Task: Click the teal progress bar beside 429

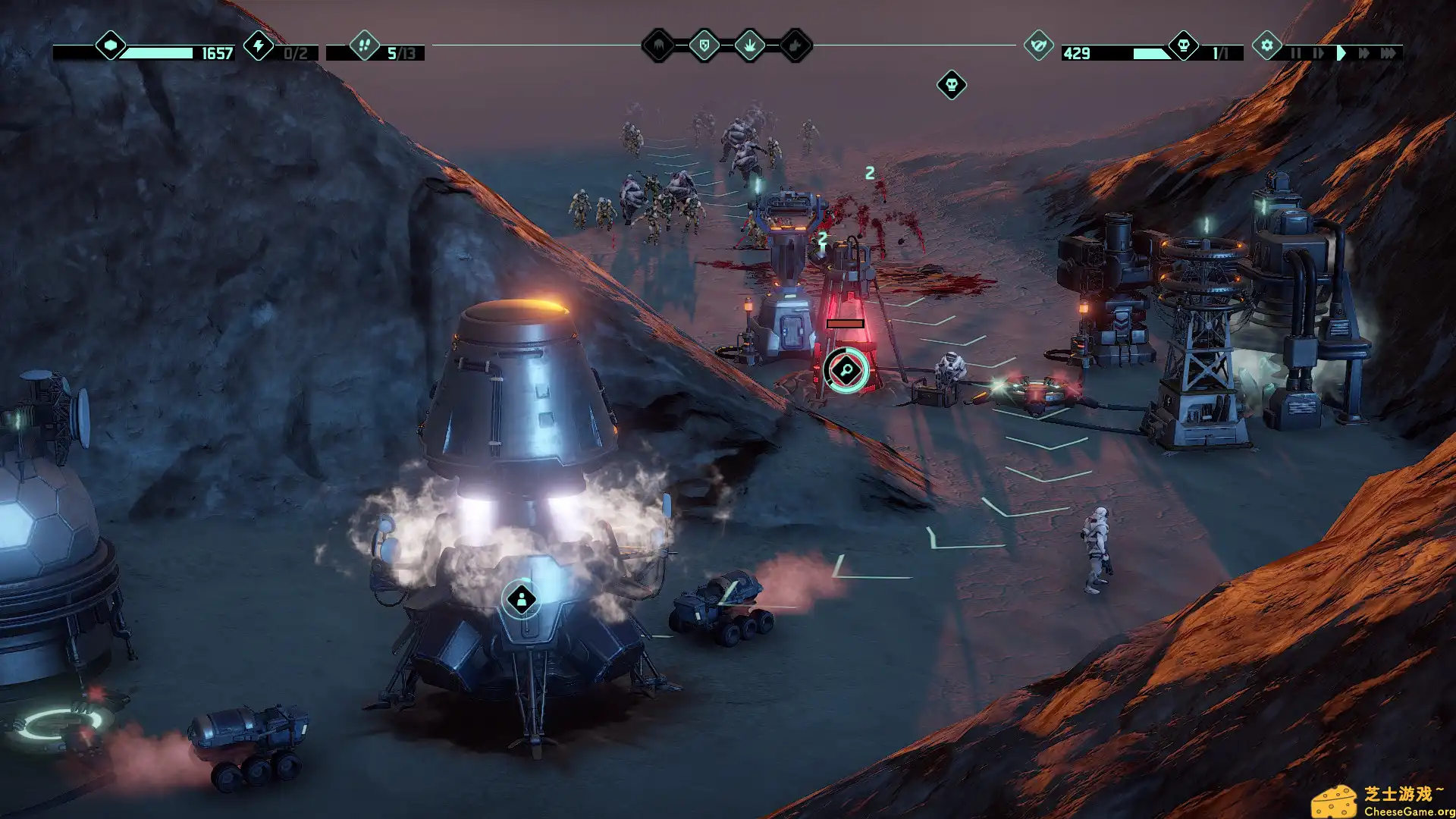Action: click(x=1153, y=53)
